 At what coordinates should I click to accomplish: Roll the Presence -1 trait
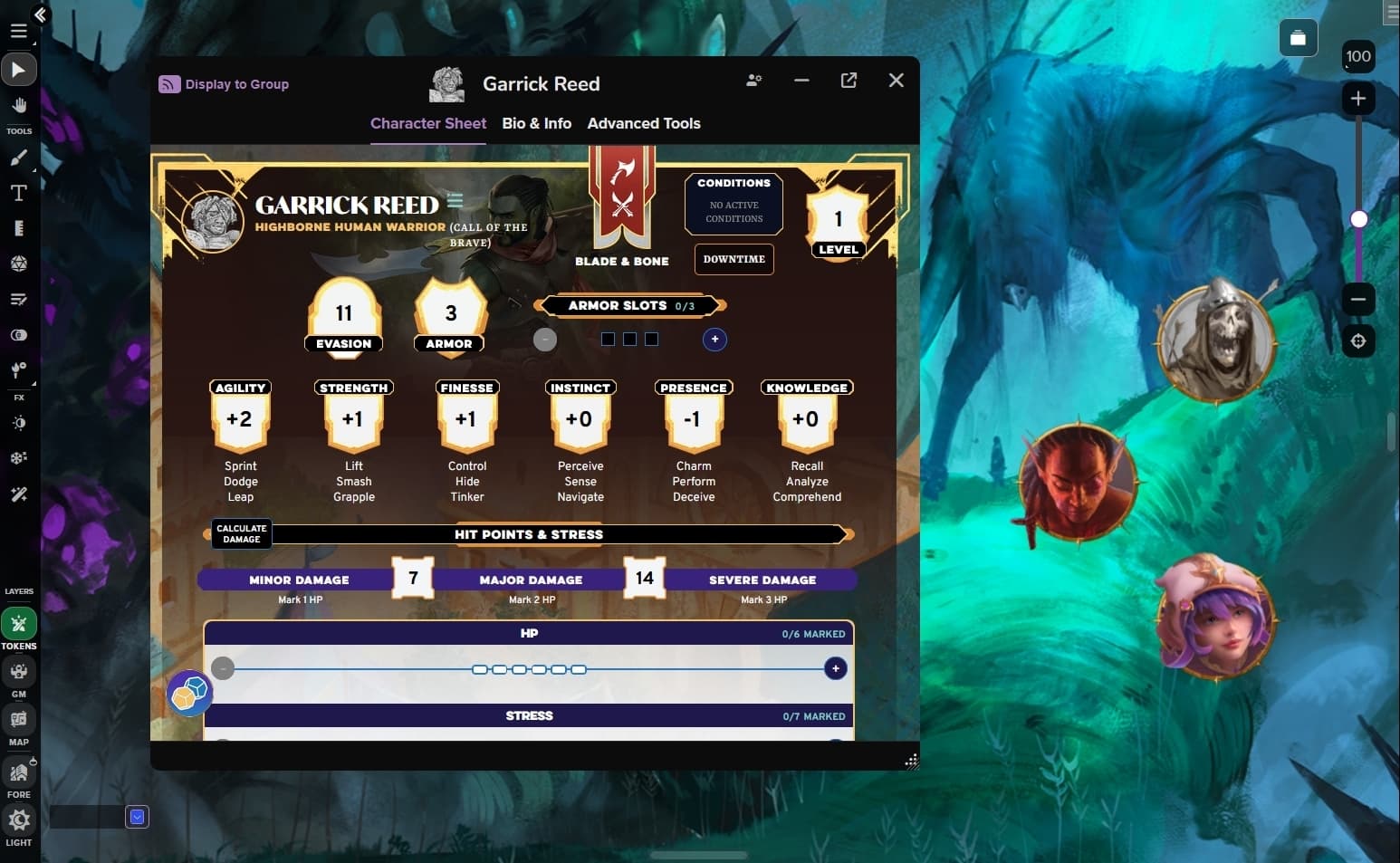coord(693,419)
